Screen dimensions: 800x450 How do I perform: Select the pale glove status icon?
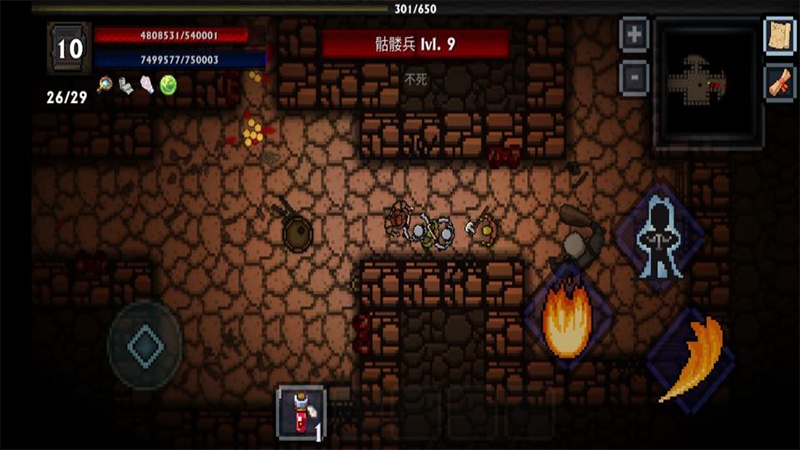click(146, 85)
